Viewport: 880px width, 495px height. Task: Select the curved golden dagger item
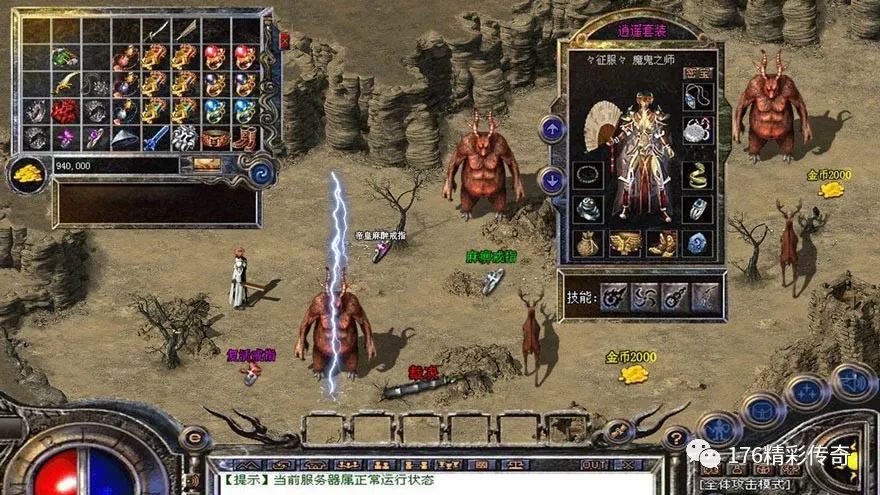[66, 84]
